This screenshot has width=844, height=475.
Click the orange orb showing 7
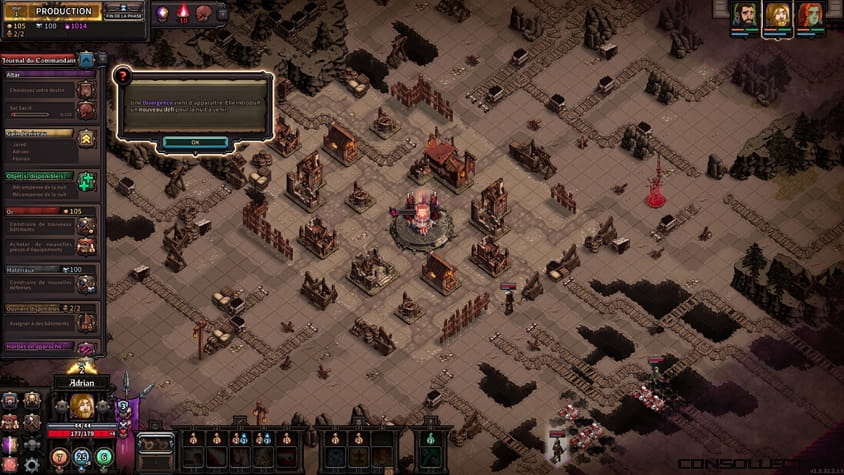[58, 457]
